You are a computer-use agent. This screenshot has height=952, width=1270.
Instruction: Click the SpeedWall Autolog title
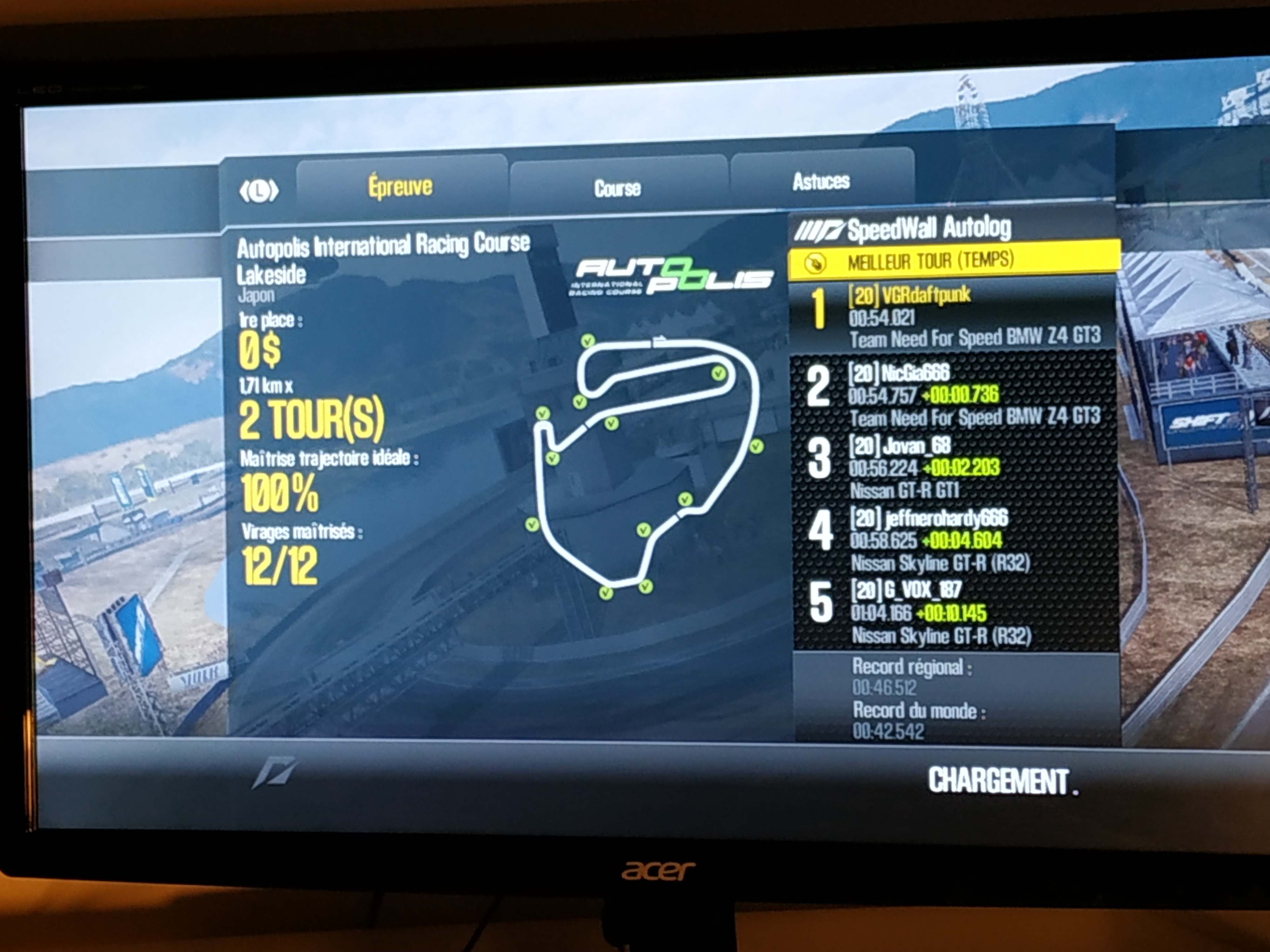tap(928, 228)
